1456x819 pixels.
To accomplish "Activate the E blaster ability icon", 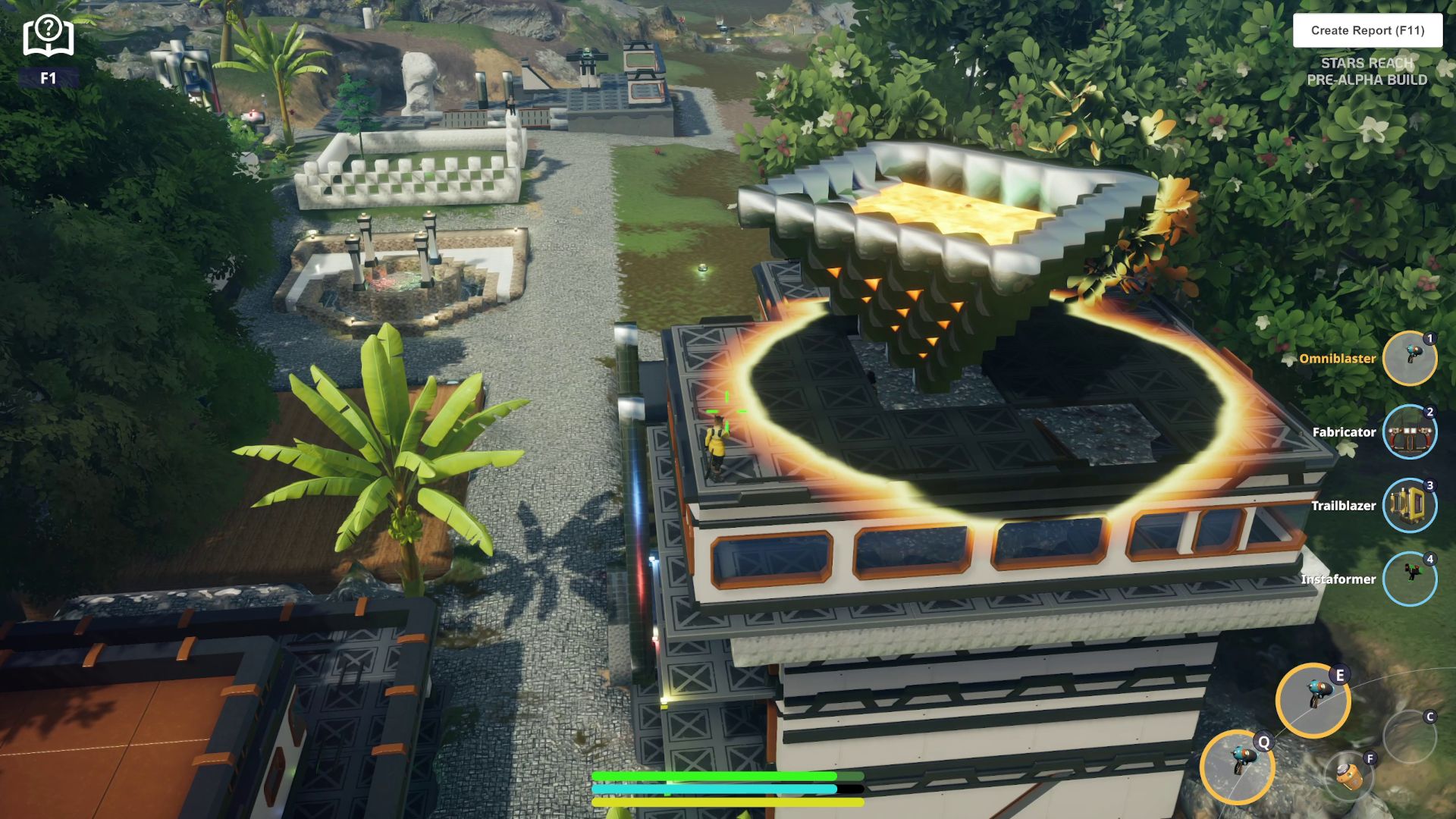I will click(1313, 699).
